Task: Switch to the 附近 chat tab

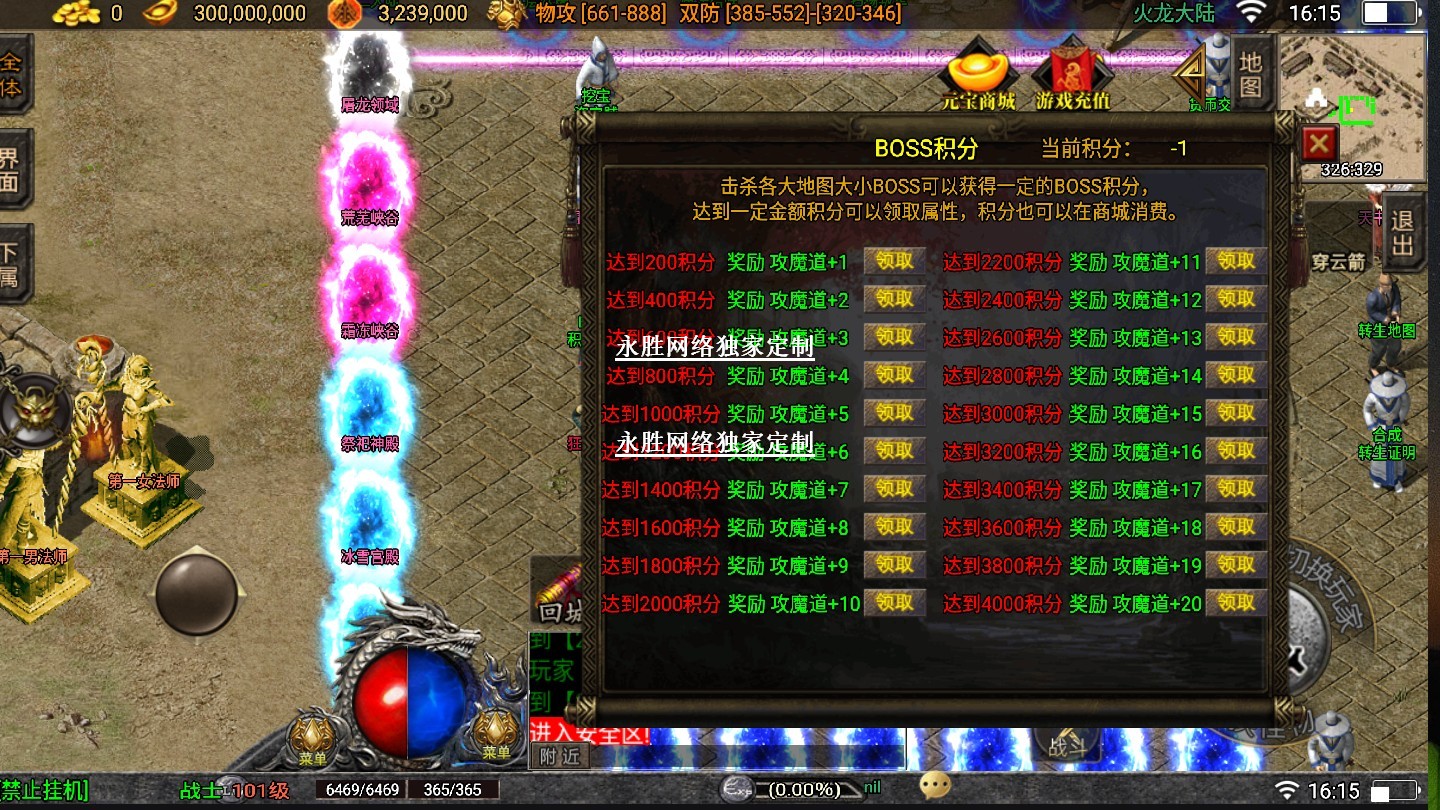Action: pos(558,757)
